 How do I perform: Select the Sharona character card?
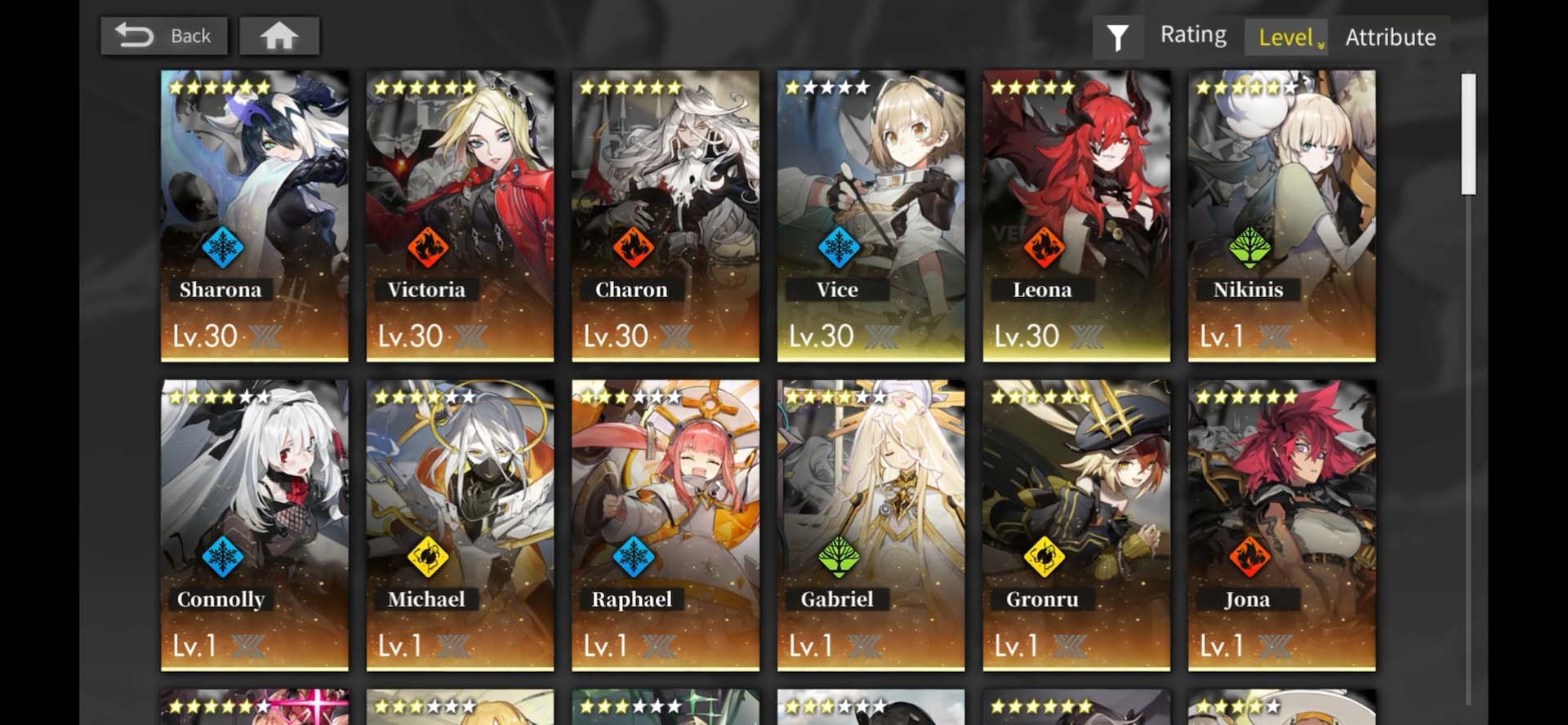click(x=254, y=216)
